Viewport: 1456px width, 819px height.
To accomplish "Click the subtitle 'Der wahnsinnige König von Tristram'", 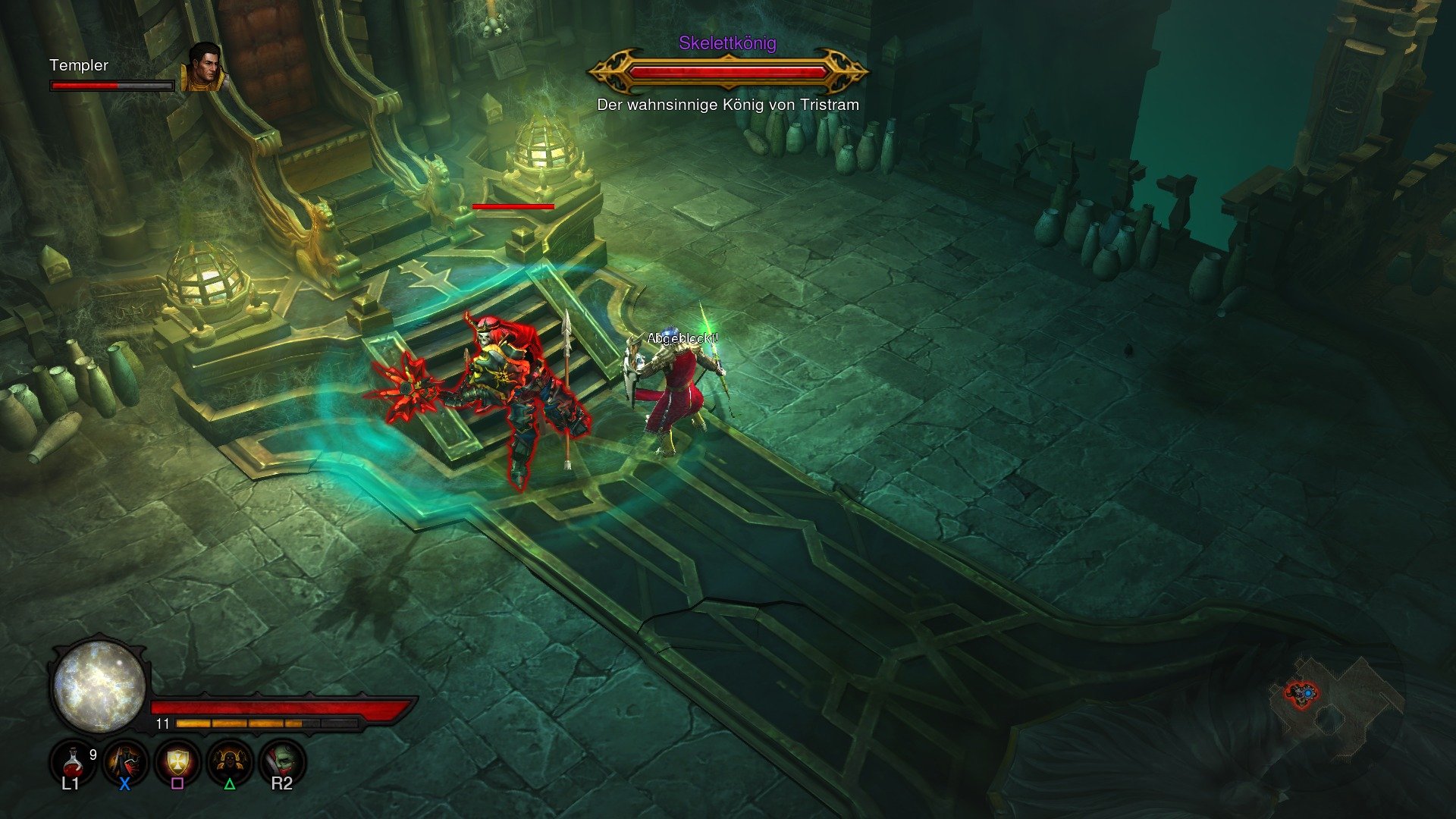I will pyautogui.click(x=726, y=105).
